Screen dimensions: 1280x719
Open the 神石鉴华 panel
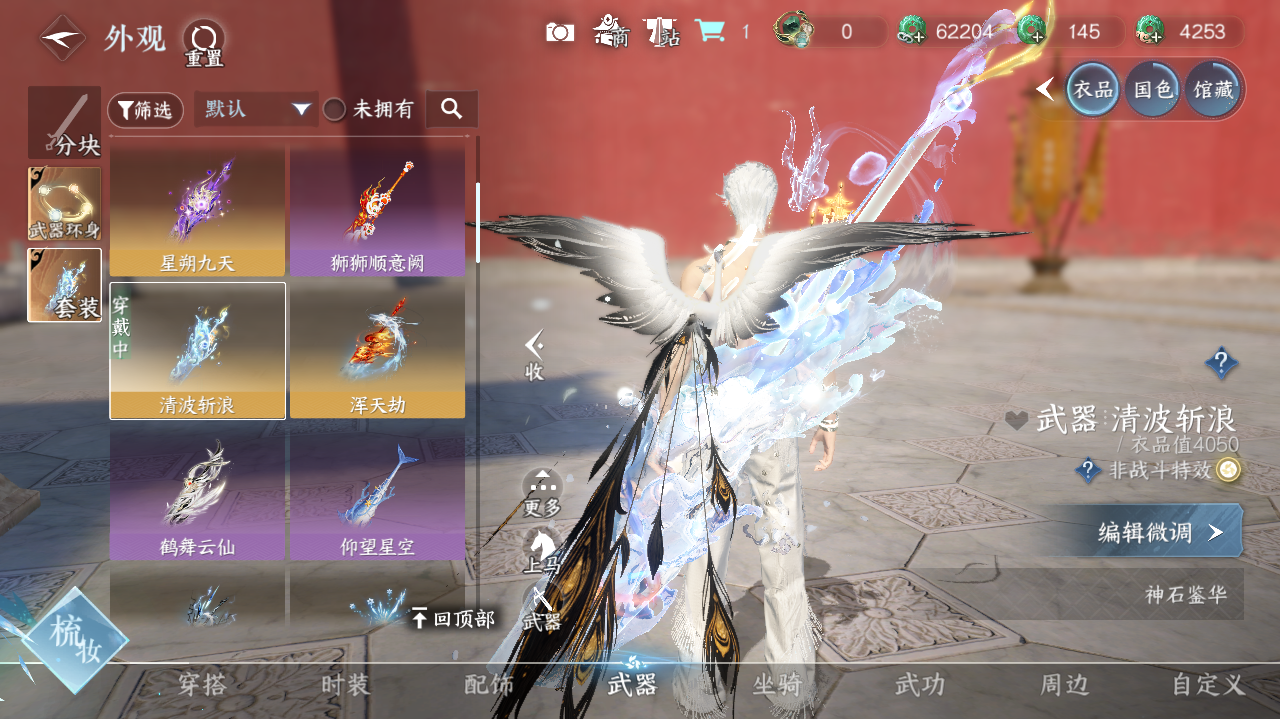click(x=1186, y=595)
